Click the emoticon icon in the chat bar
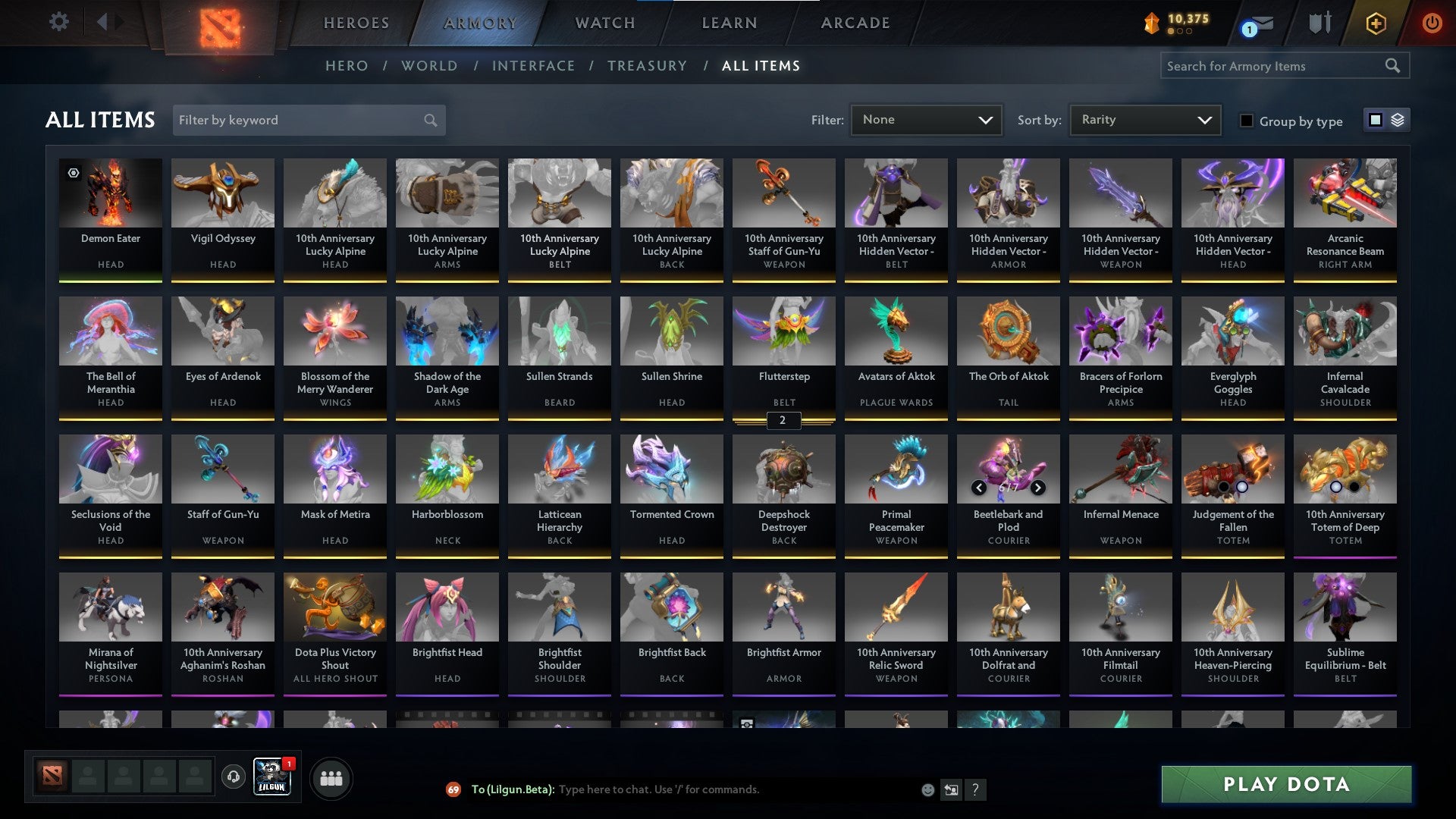The width and height of the screenshot is (1456, 819). [x=927, y=789]
